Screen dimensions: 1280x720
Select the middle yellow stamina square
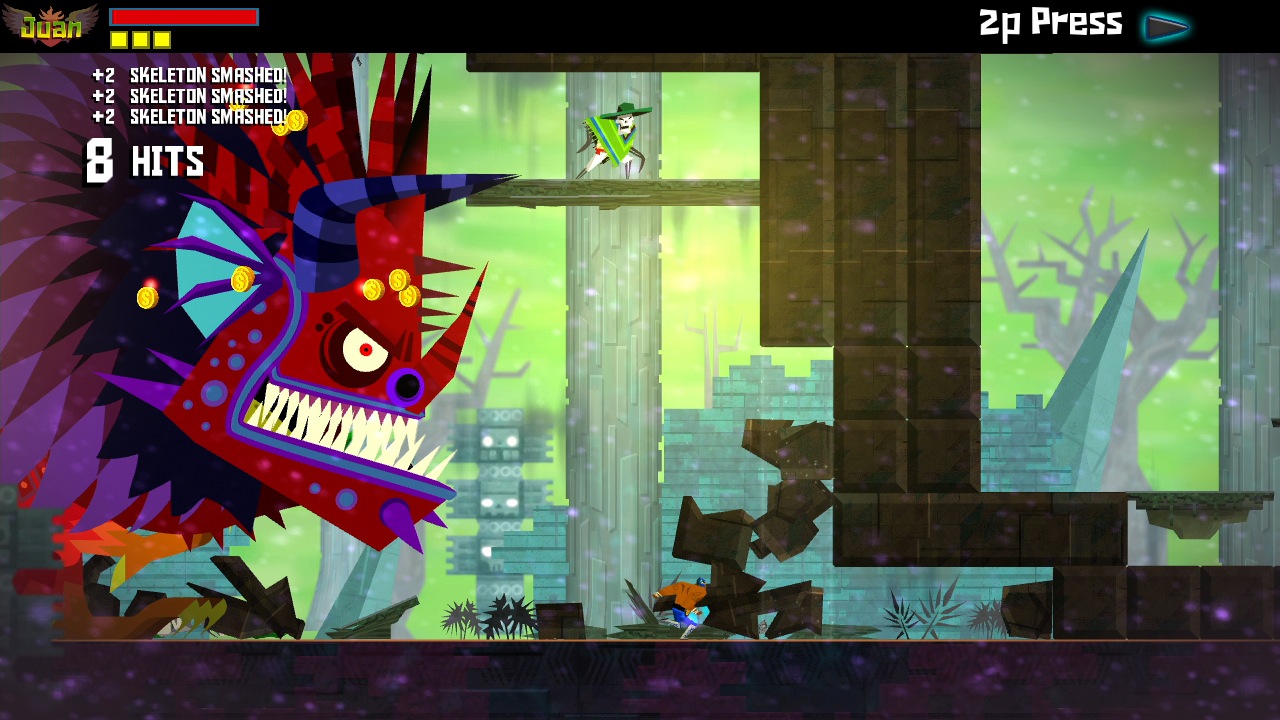pos(143,39)
